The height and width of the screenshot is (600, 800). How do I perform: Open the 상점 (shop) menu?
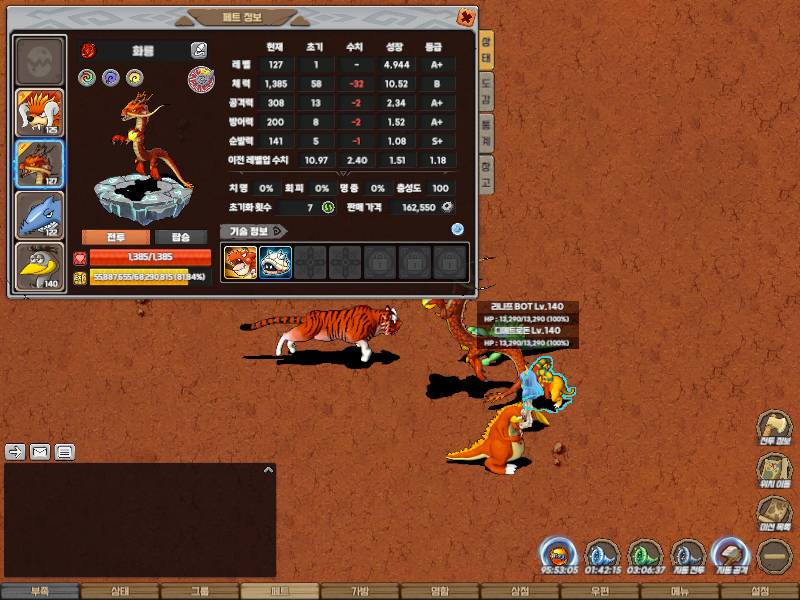click(x=520, y=591)
